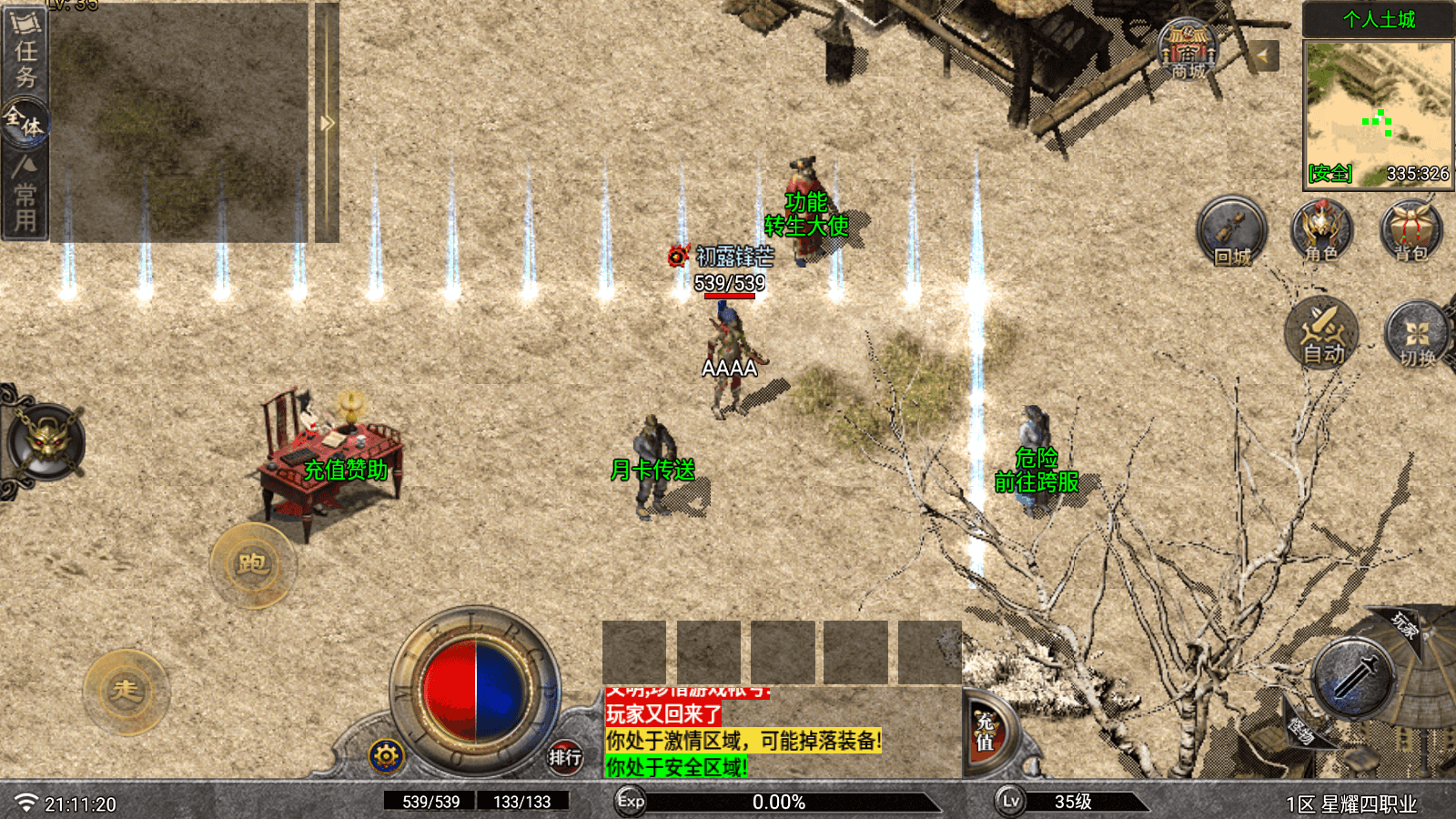
Task: Open the 充值 recharge button
Action: (986, 733)
